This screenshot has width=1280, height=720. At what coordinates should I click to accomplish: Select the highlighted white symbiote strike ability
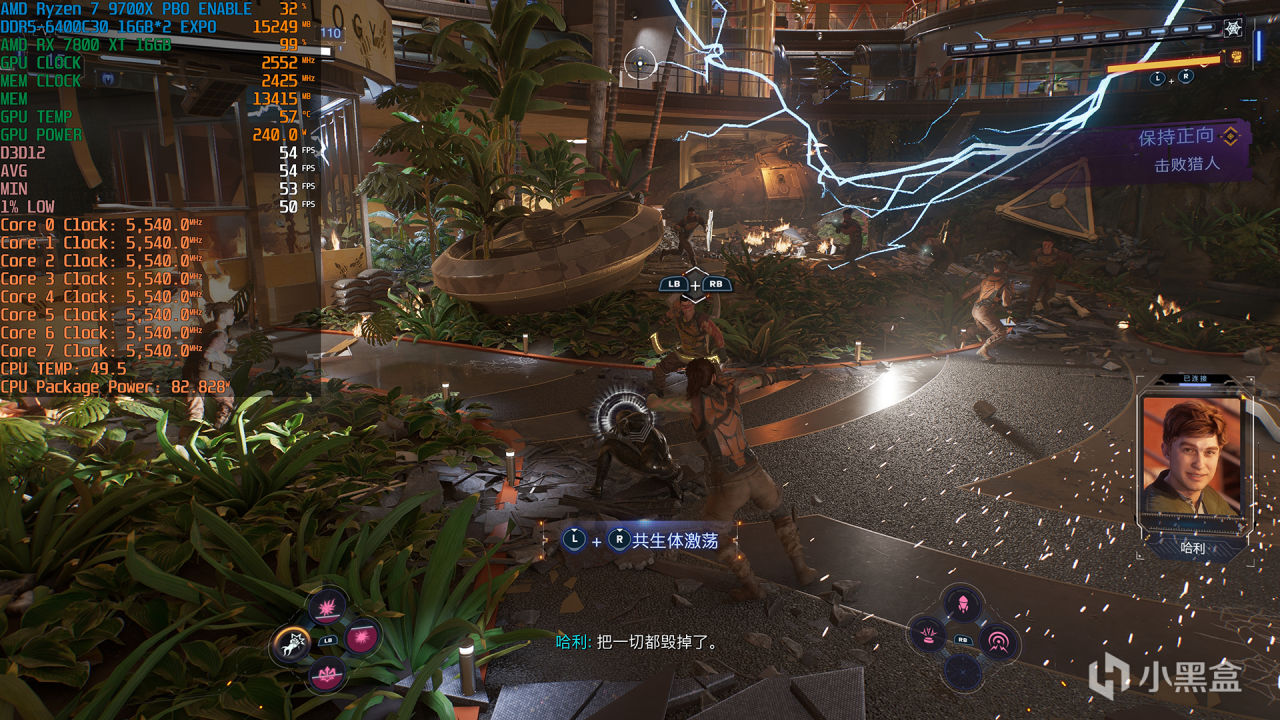coord(293,642)
